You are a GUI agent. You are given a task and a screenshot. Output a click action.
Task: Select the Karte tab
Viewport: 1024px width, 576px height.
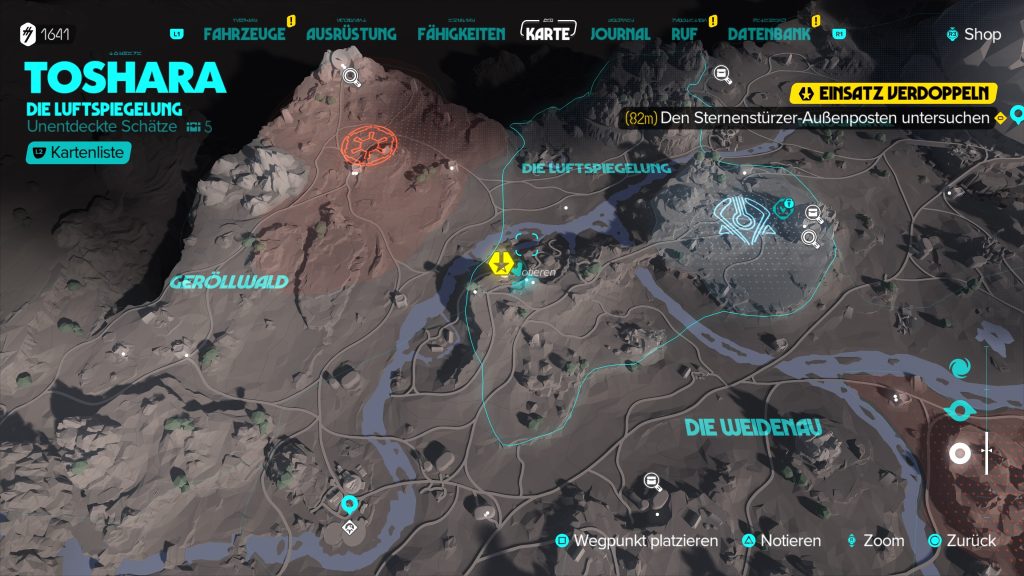tap(549, 33)
